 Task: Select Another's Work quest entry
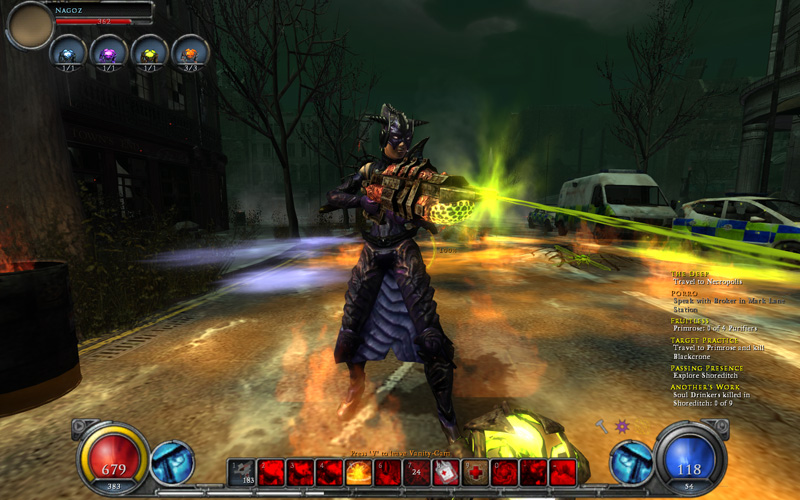point(703,387)
